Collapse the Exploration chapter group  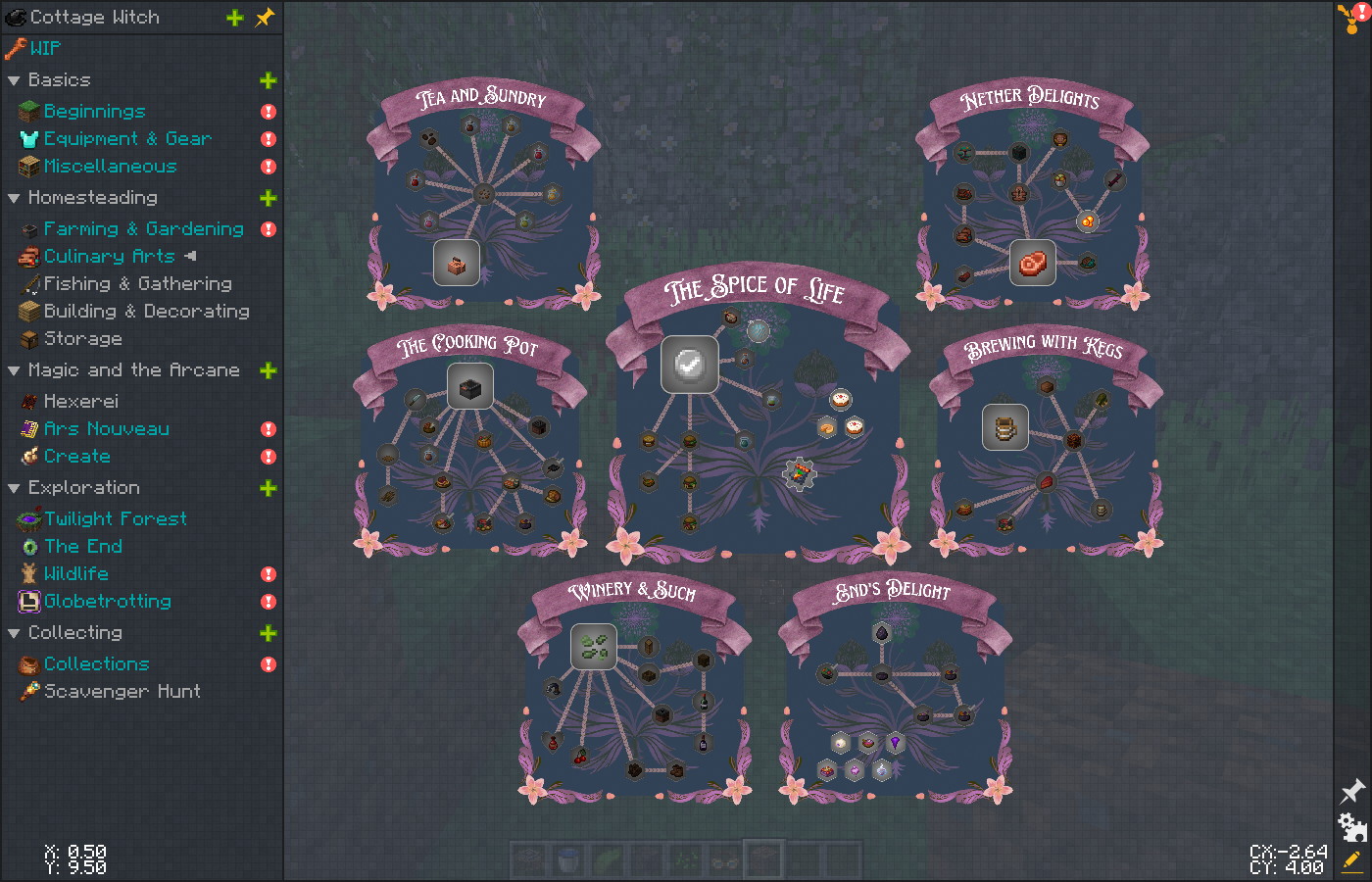coord(13,487)
